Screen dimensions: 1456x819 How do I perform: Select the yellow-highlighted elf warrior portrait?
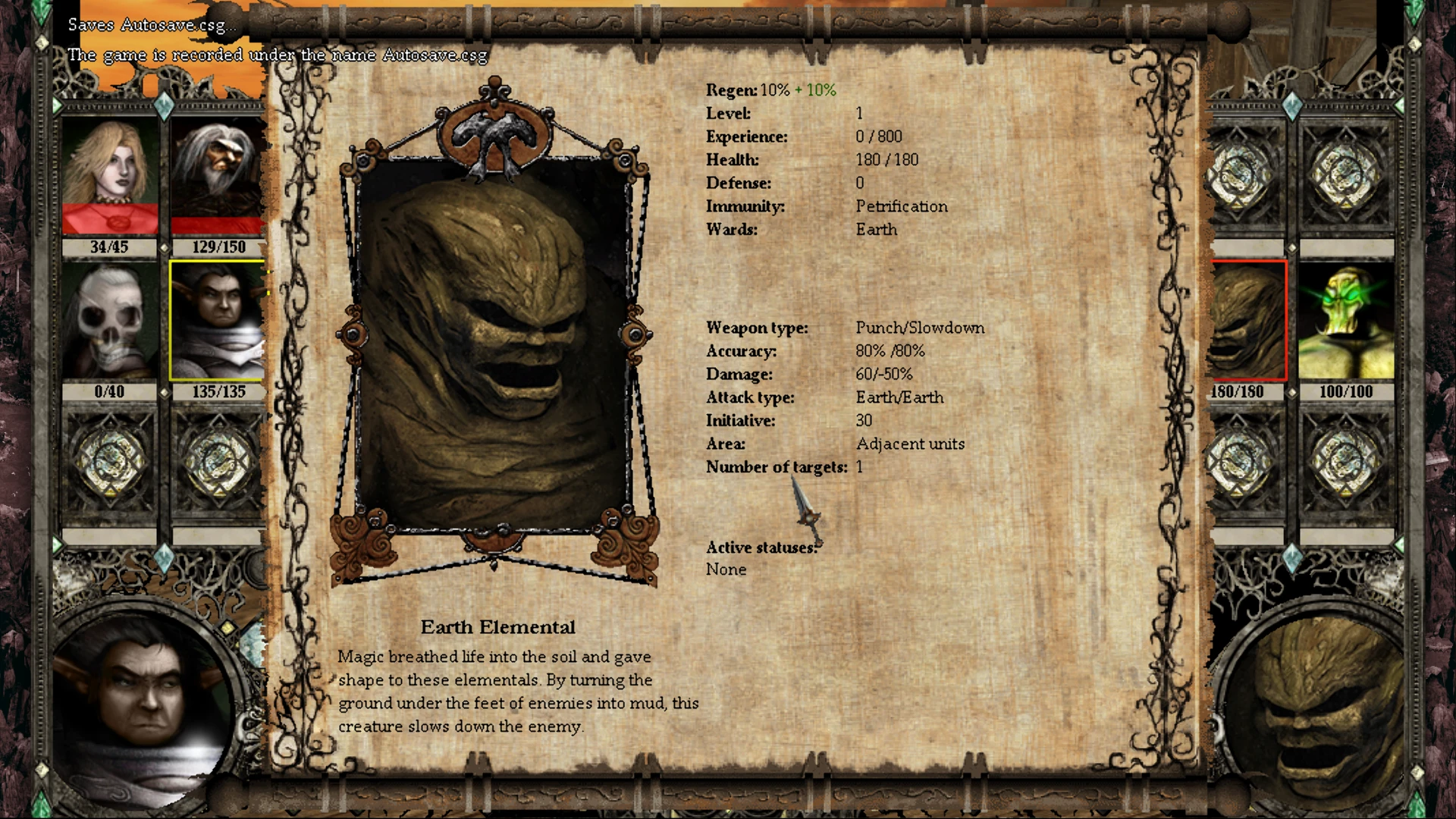click(x=218, y=320)
